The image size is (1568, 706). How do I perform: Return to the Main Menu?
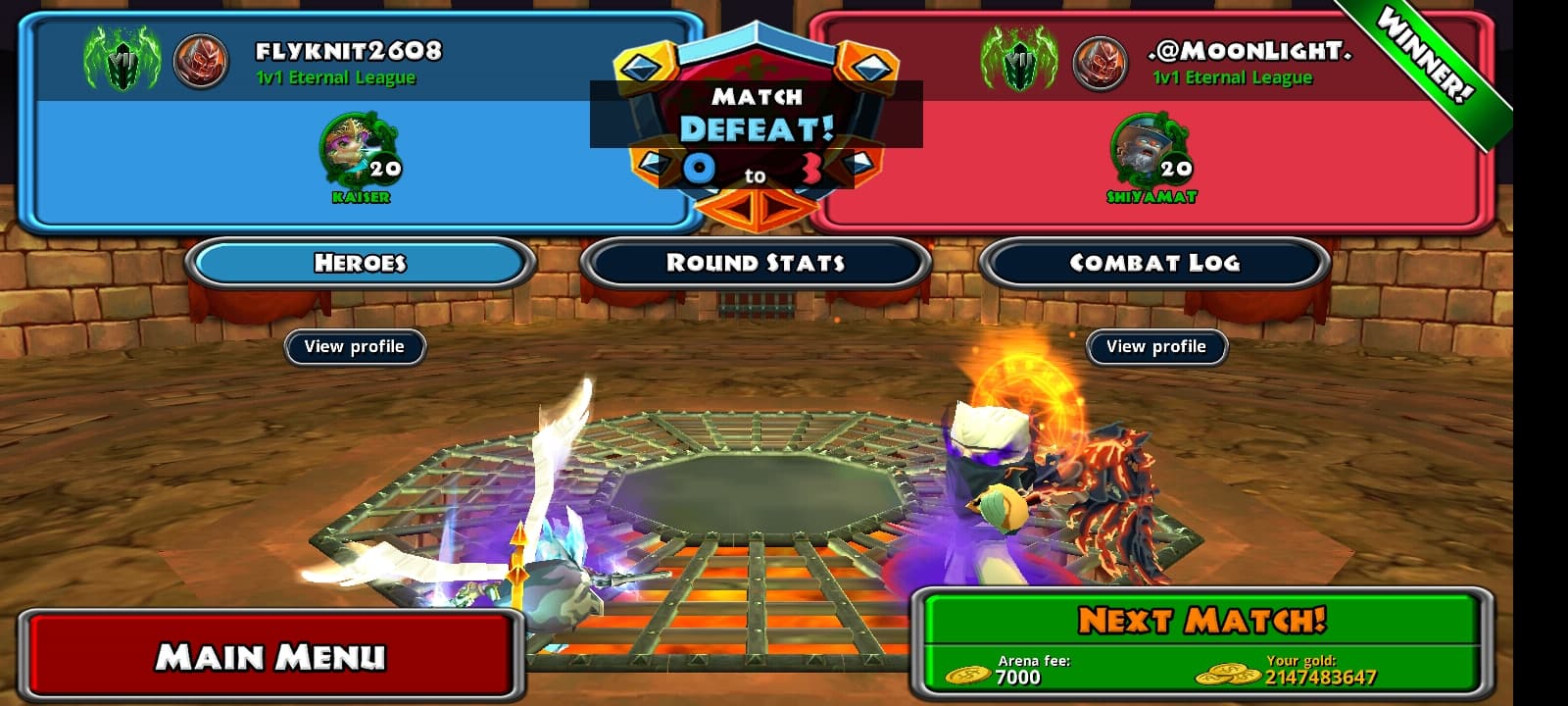(270, 655)
